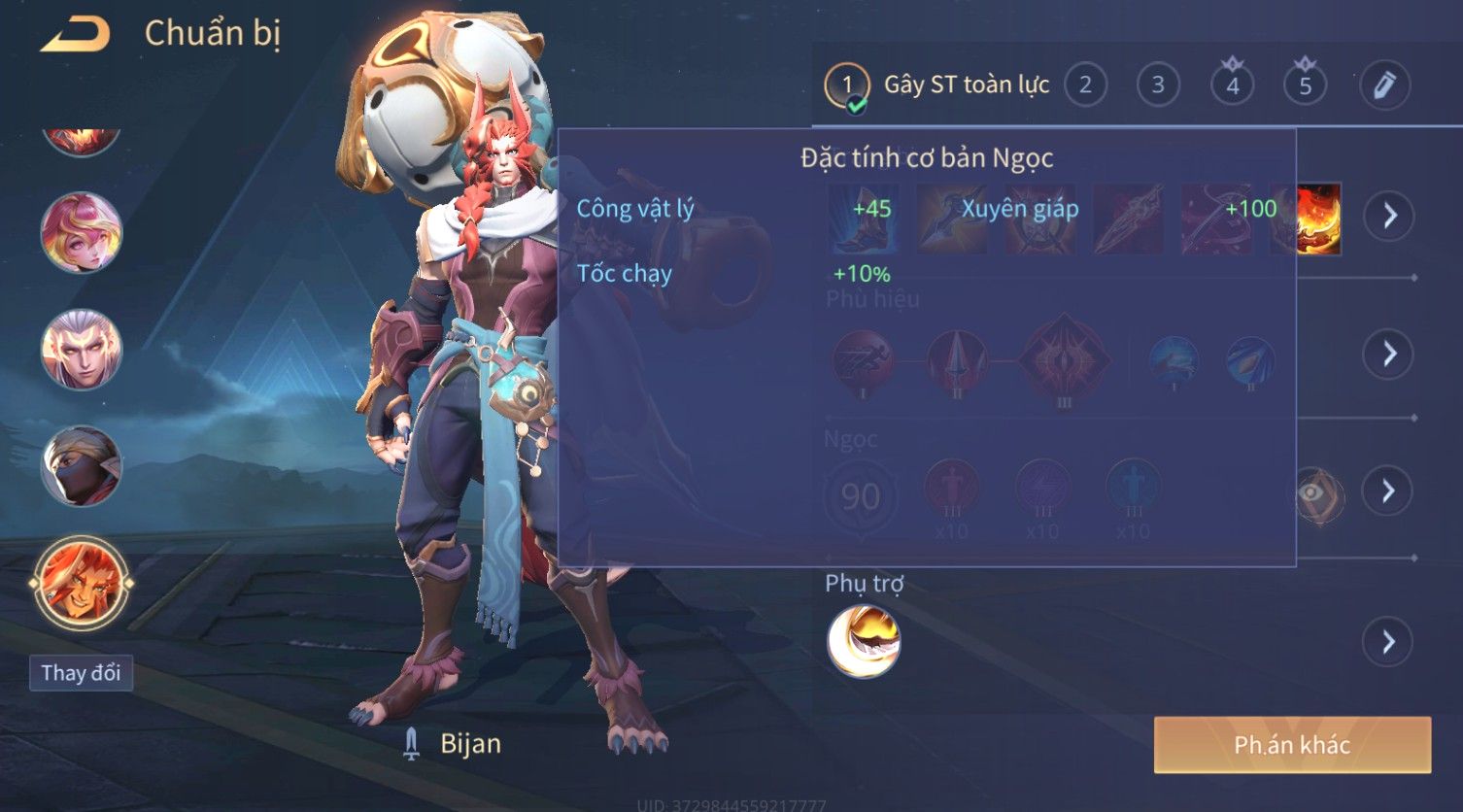Edit the preset name with pencil icon
The image size is (1463, 812).
coord(1384,85)
